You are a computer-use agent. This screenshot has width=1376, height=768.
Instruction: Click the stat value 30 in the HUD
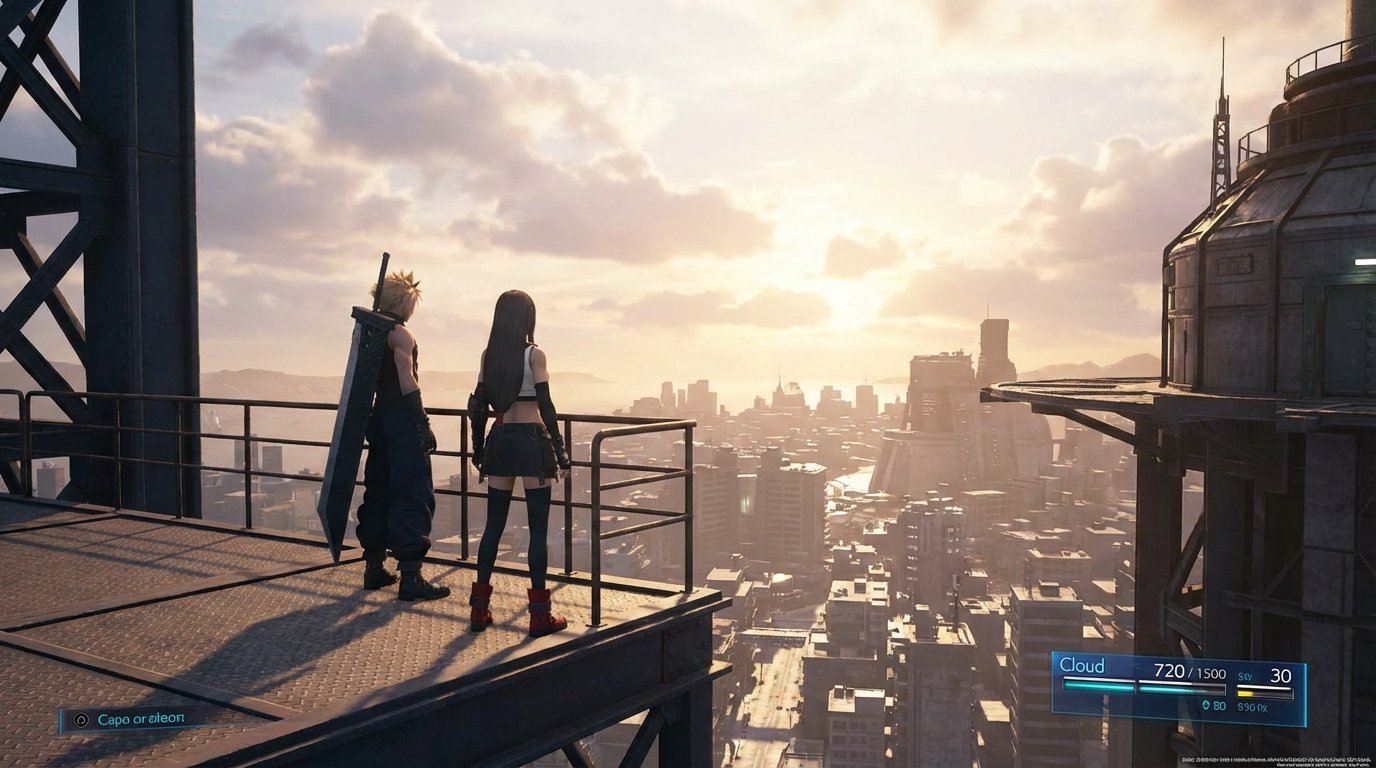pyautogui.click(x=1281, y=674)
